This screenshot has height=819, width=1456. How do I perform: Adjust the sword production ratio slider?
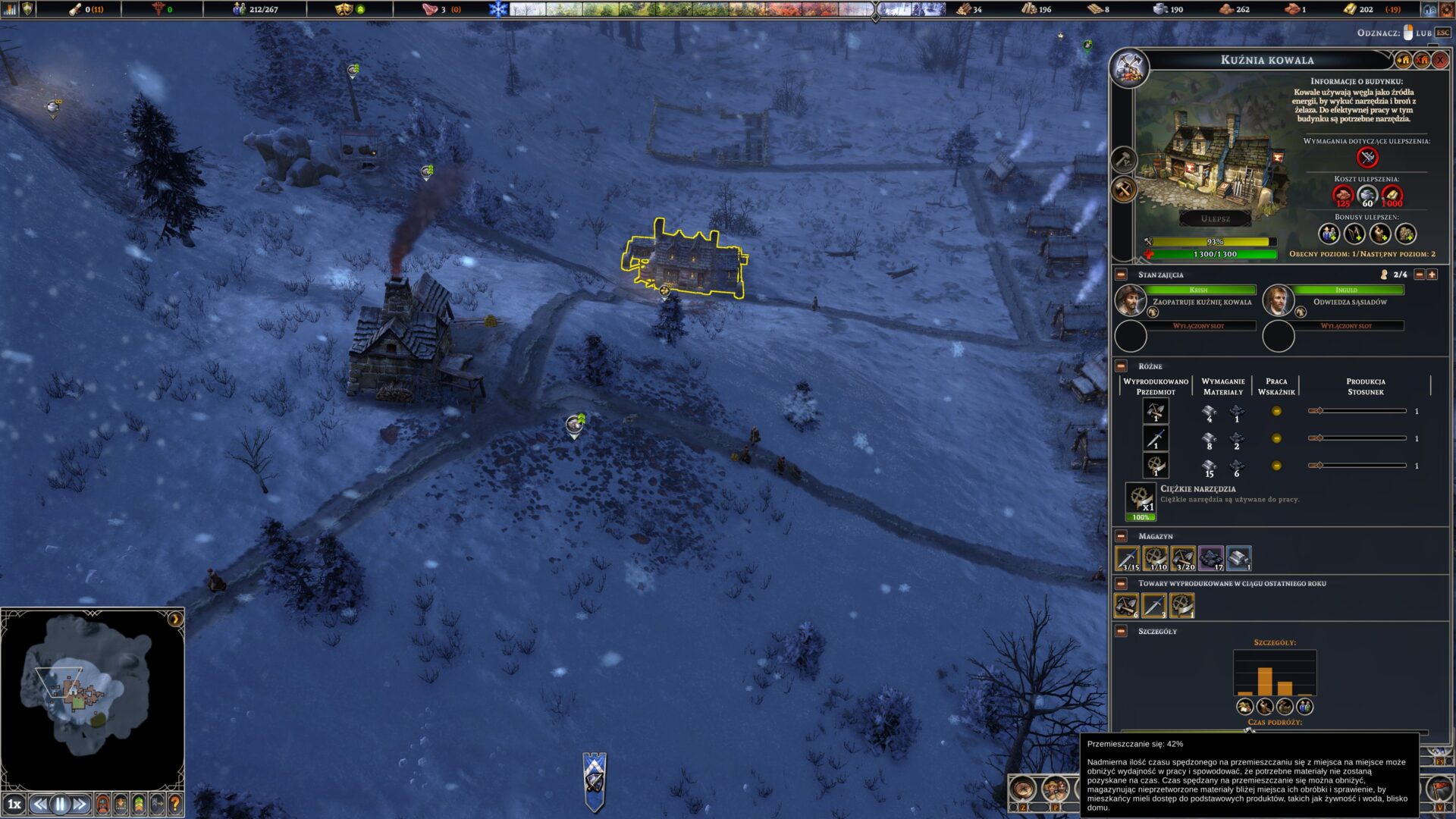(1319, 438)
